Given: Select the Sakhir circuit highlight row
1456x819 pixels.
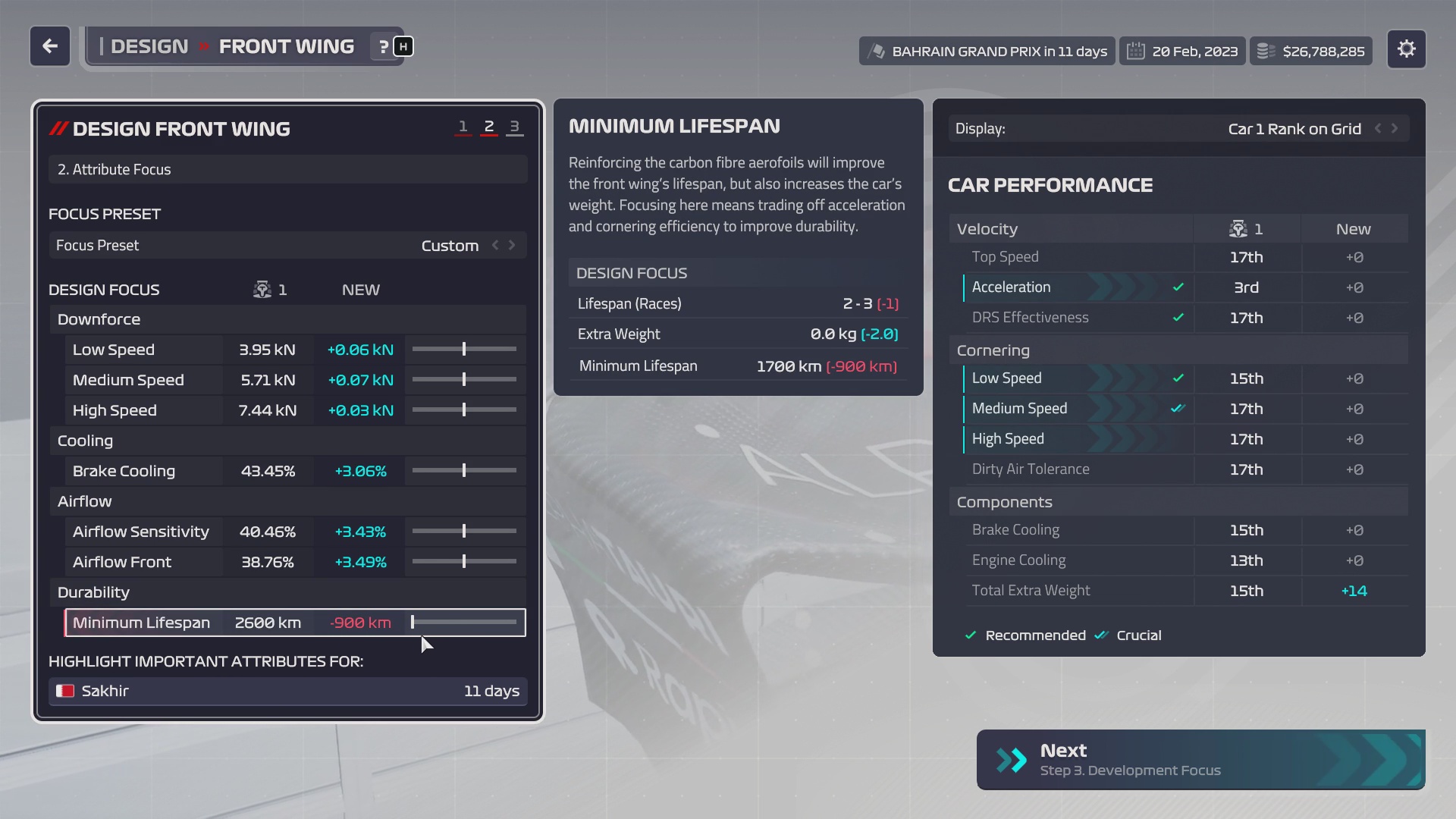Looking at the screenshot, I should [287, 691].
